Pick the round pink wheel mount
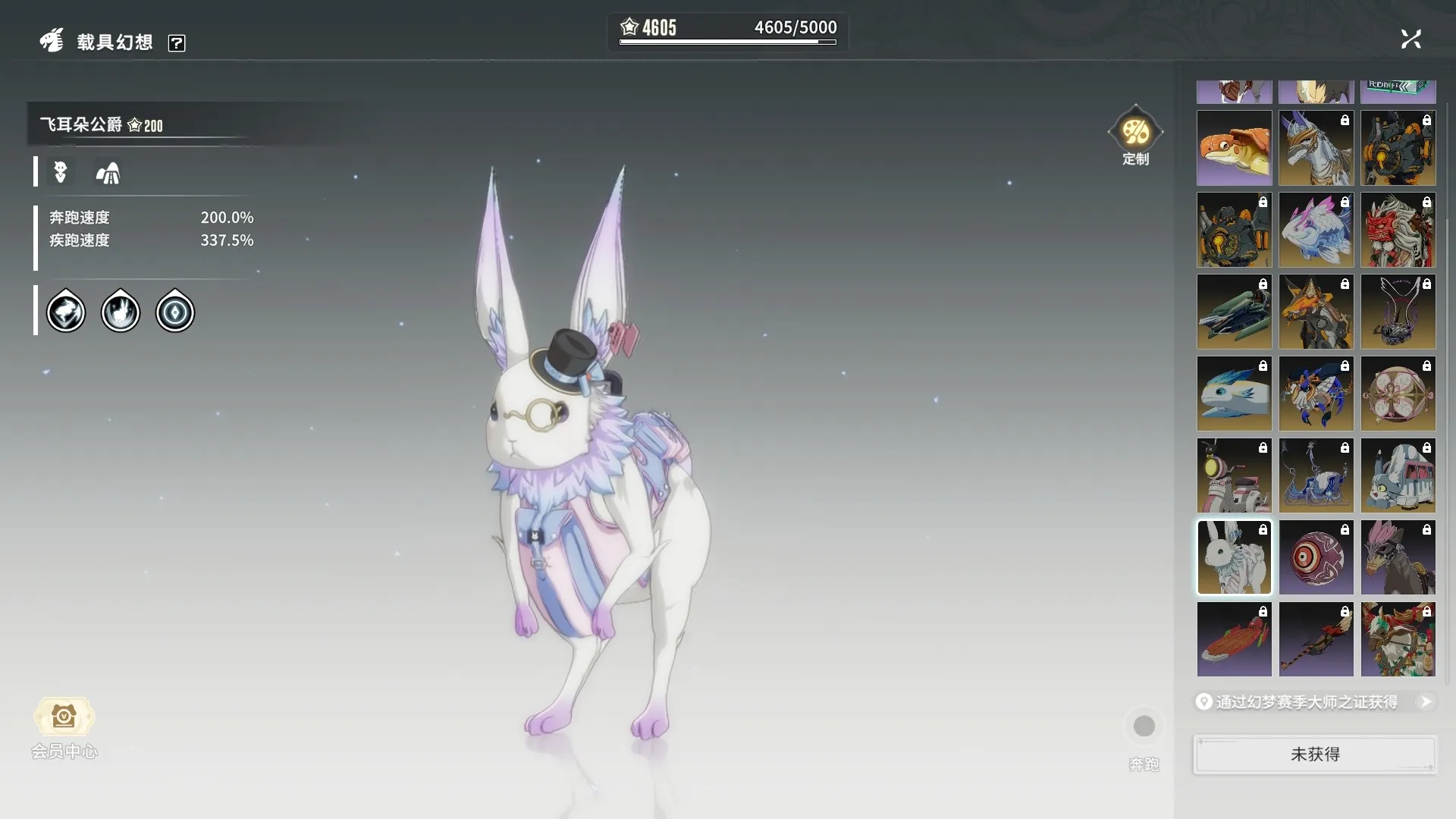Screen dimensions: 1456x819 [x=1398, y=394]
